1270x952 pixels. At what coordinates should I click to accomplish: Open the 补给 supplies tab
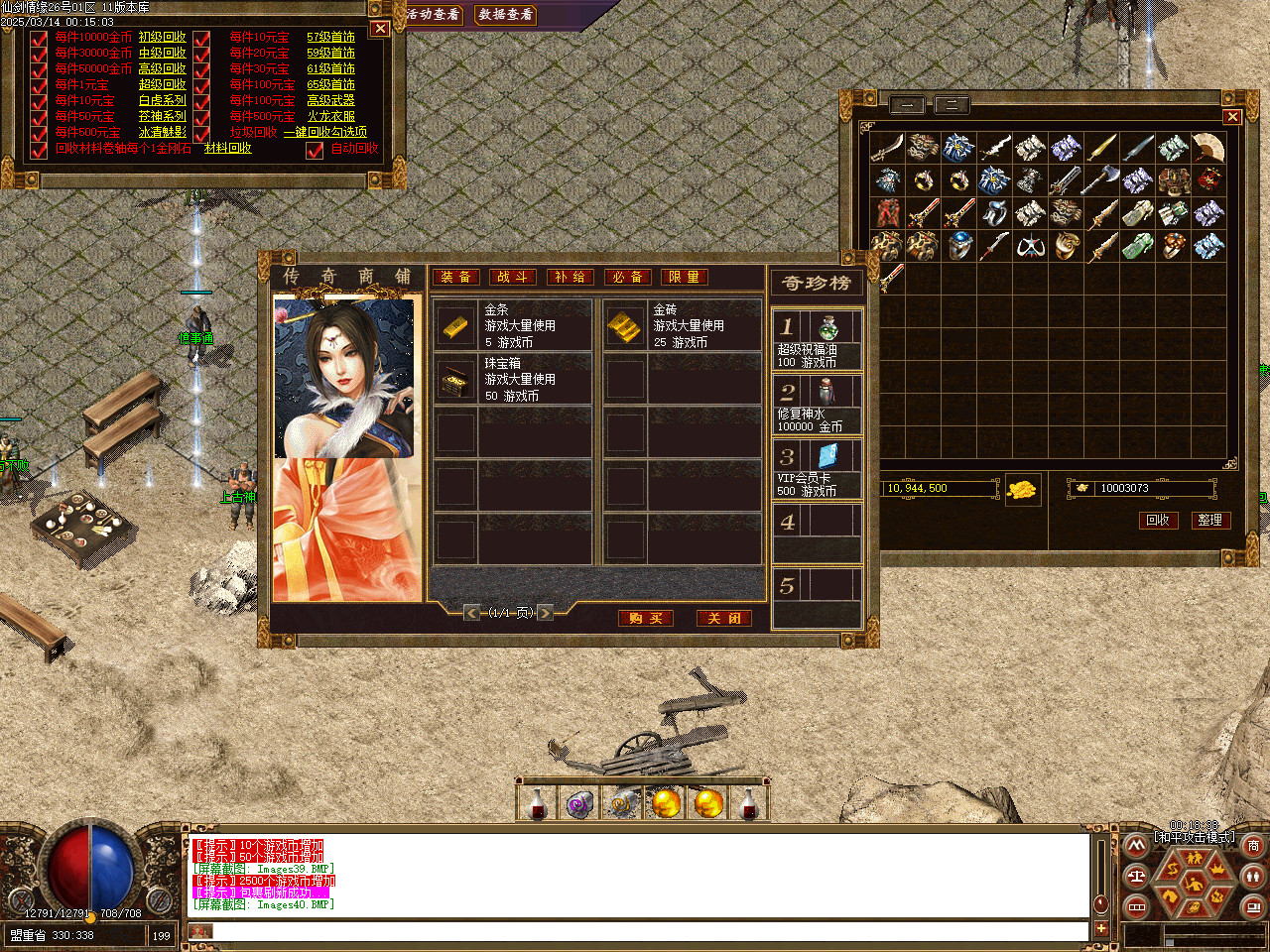[x=570, y=277]
